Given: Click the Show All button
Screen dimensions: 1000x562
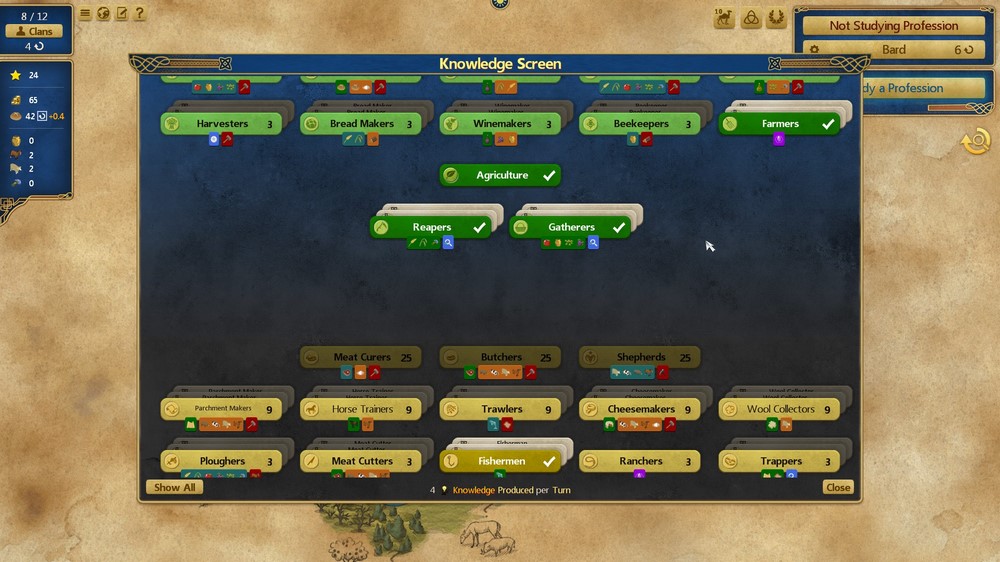Looking at the screenshot, I should coord(174,488).
